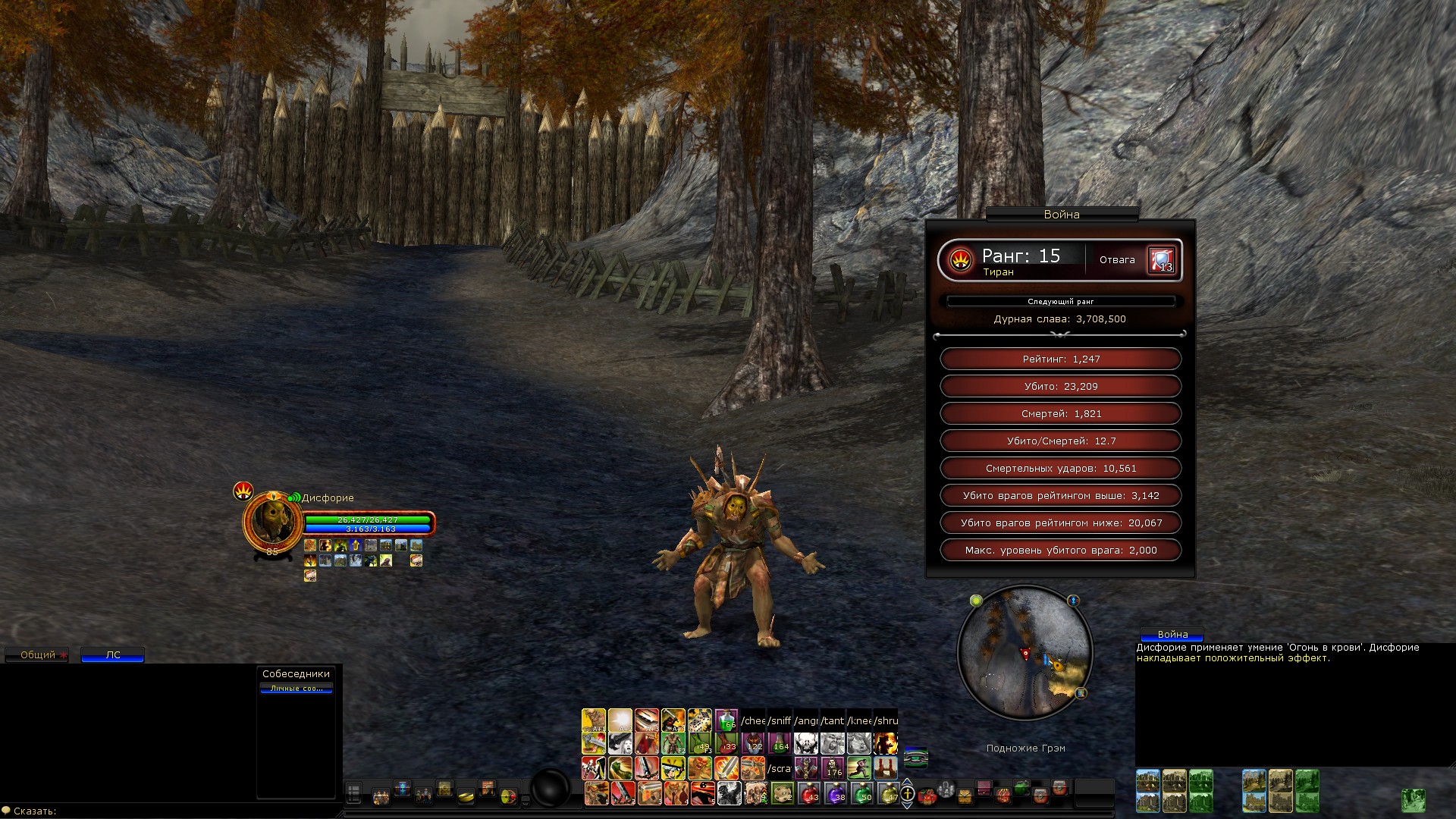Click the yellow-green orb on the minimap rim
The image size is (1456, 819).
coord(976,601)
